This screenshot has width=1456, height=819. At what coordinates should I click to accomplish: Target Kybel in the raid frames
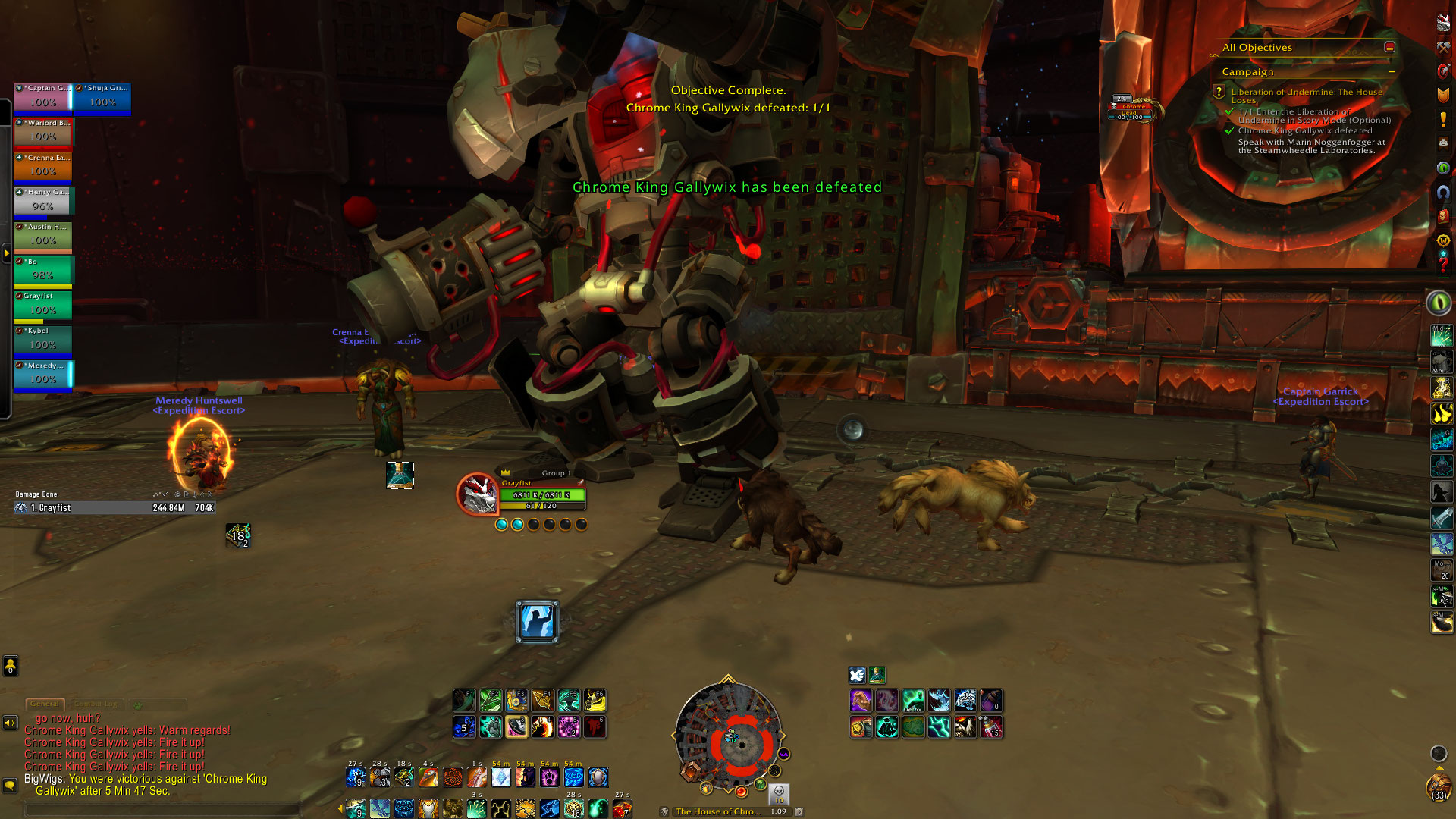pyautogui.click(x=43, y=340)
